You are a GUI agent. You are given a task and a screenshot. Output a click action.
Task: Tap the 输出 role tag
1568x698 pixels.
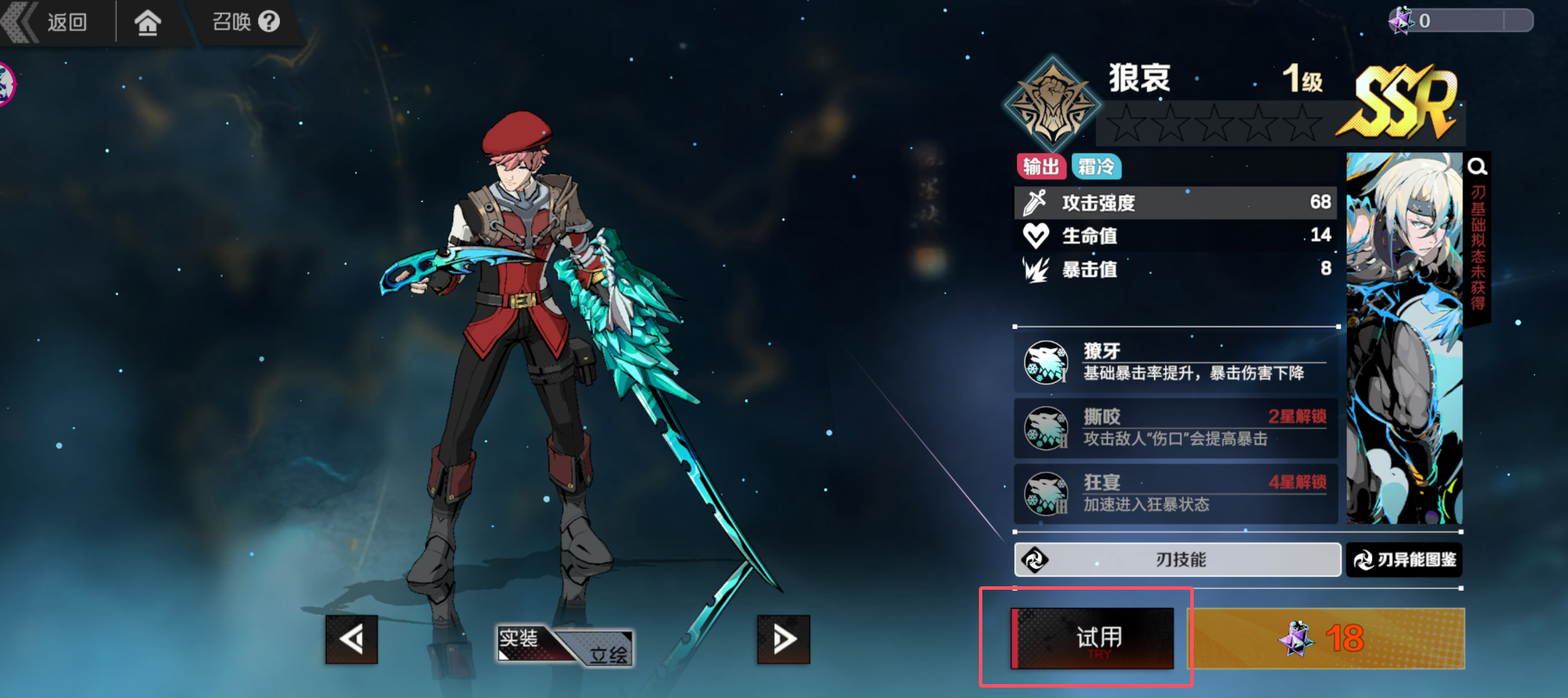click(1040, 166)
